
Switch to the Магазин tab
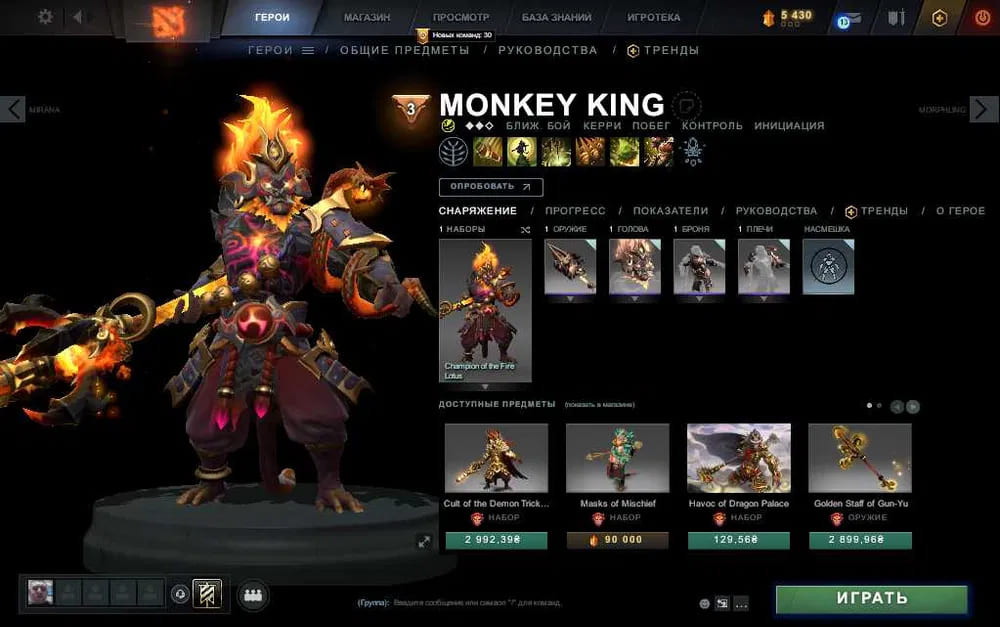click(367, 17)
